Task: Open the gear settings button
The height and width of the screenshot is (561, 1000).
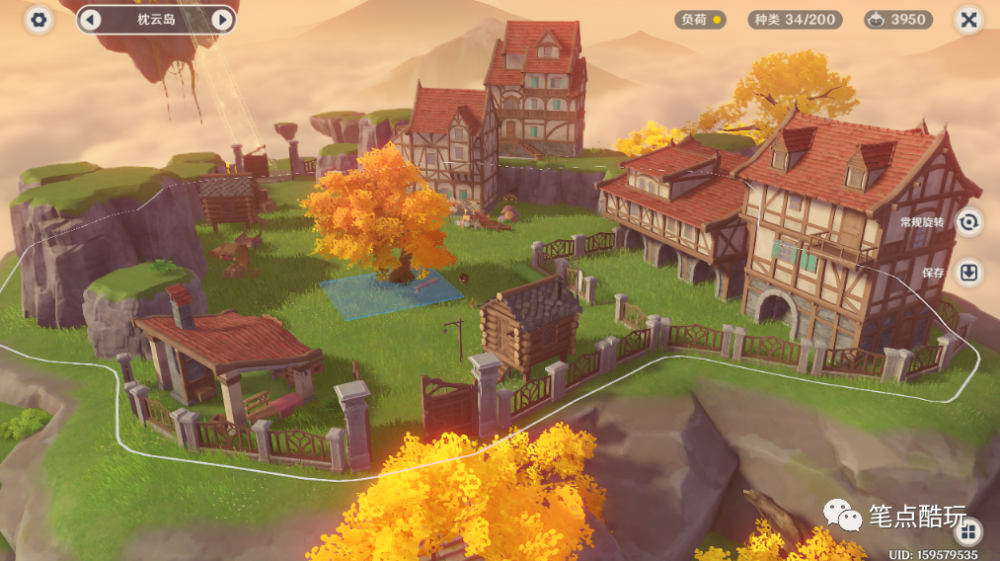Action: [x=39, y=19]
